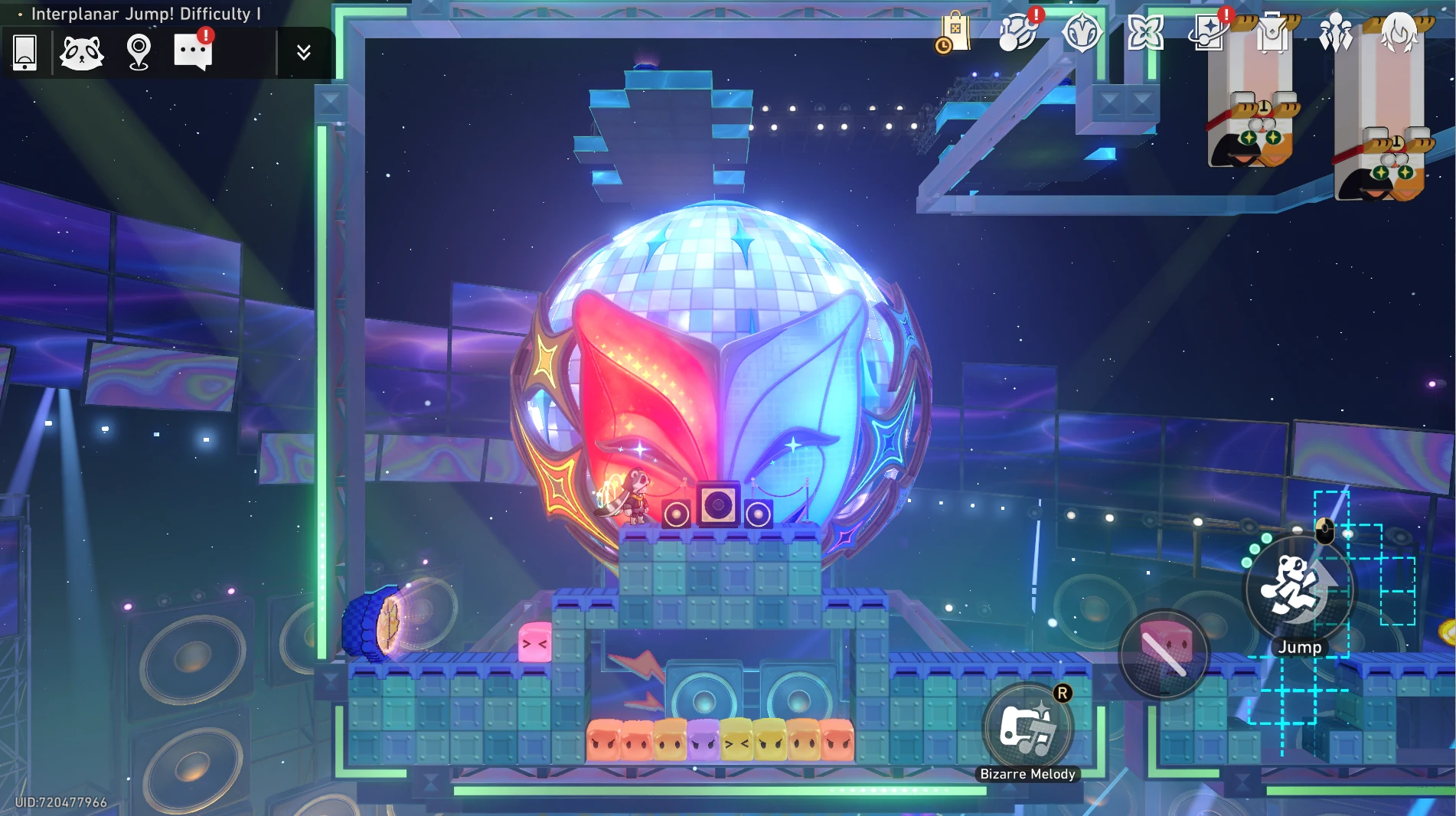Screen dimensions: 1456x816
Task: Open the phone menu icon
Action: [x=25, y=52]
